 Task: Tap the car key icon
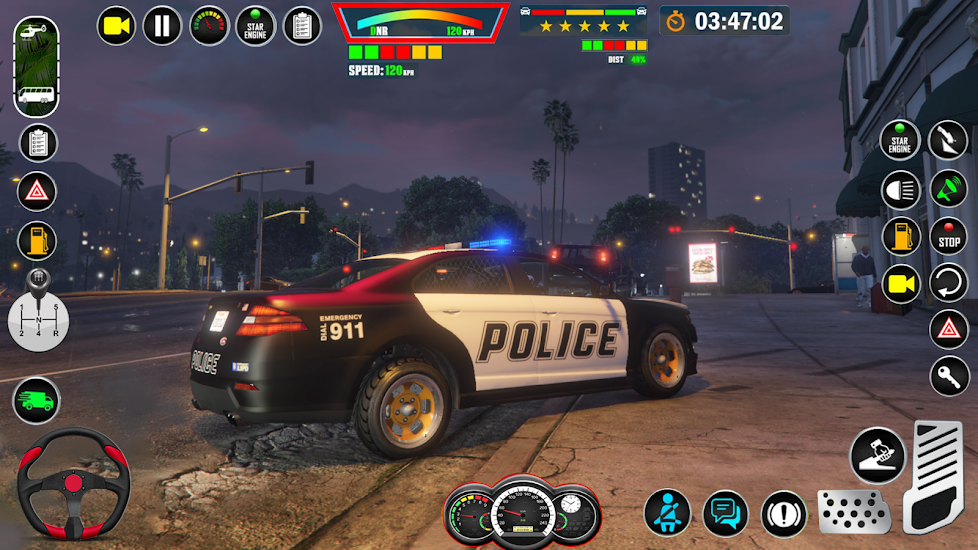948,376
